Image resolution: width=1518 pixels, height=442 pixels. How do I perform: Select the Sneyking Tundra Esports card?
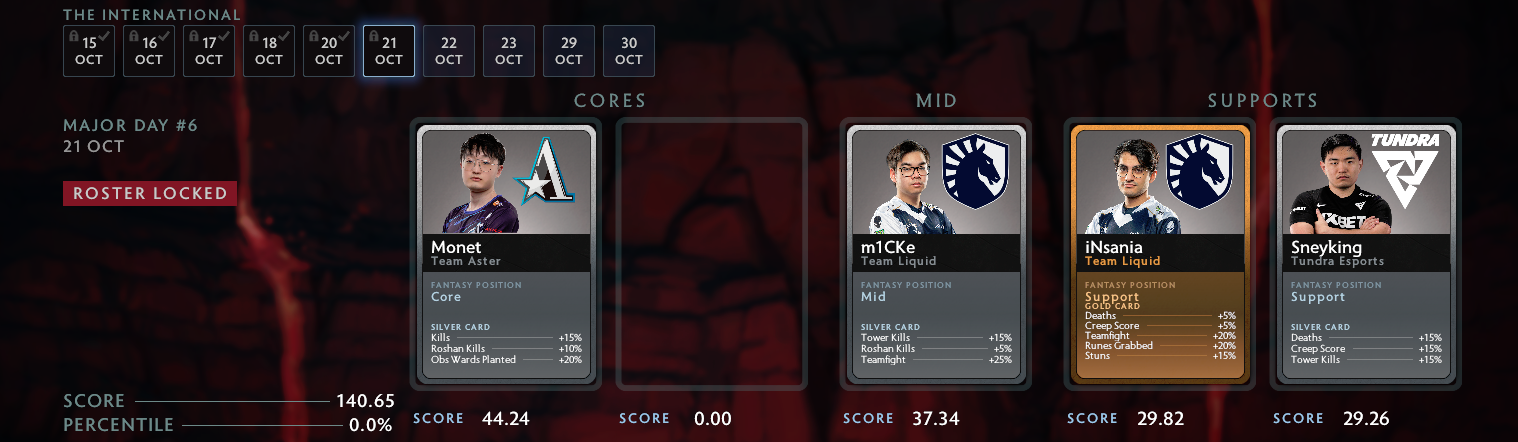(x=1366, y=253)
